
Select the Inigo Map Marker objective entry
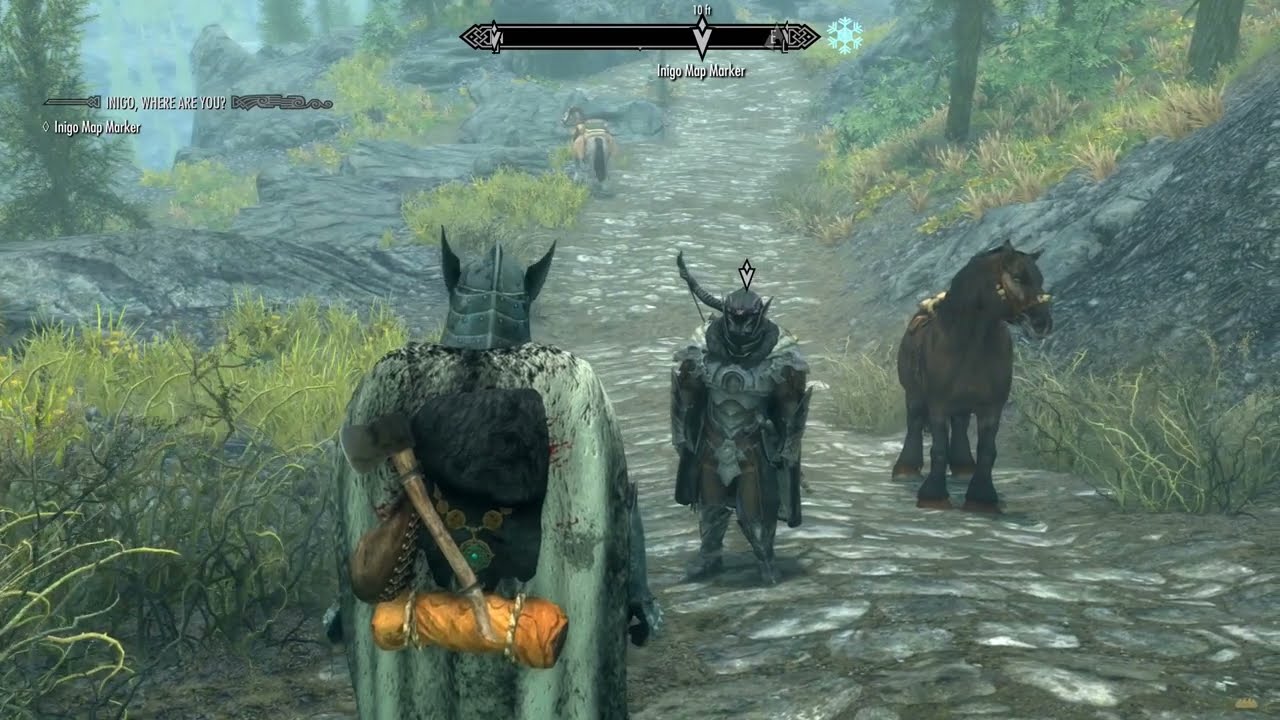[x=97, y=128]
